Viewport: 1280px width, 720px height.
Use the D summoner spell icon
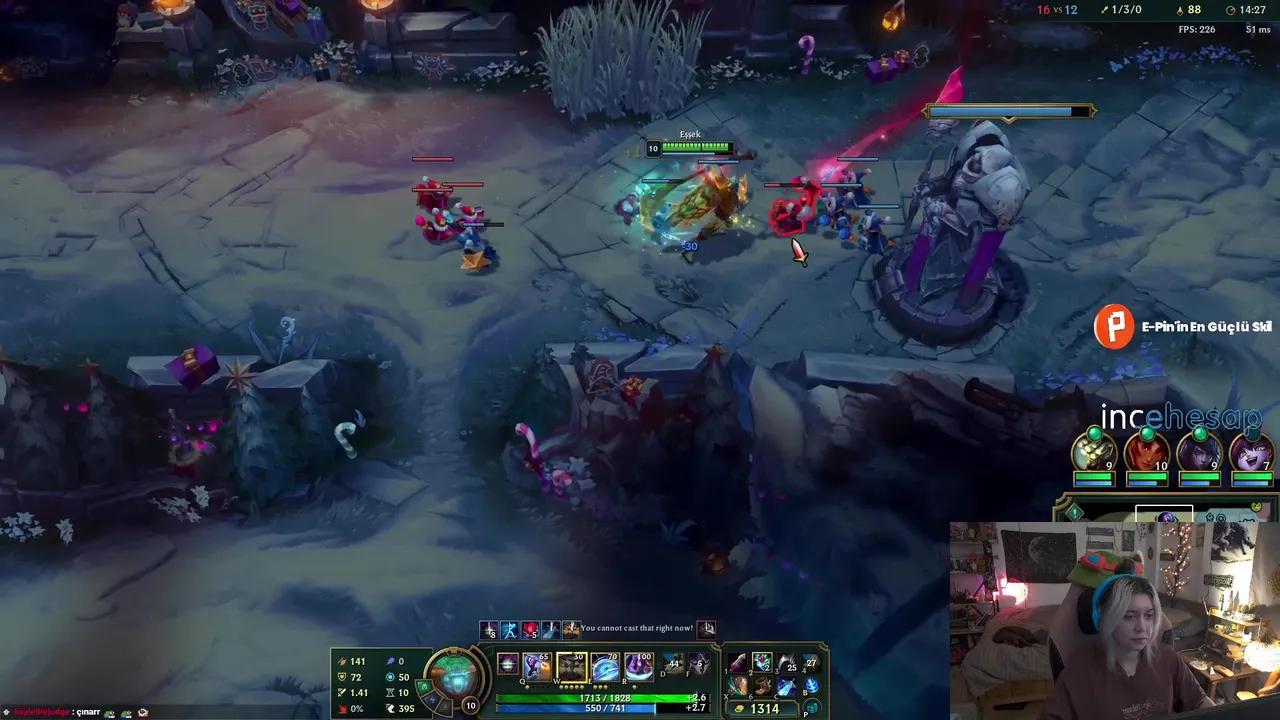673,663
